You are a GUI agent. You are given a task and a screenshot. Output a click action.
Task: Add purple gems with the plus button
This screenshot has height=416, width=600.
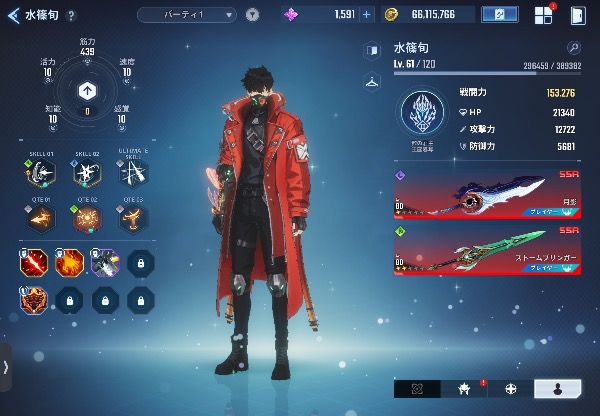point(366,15)
